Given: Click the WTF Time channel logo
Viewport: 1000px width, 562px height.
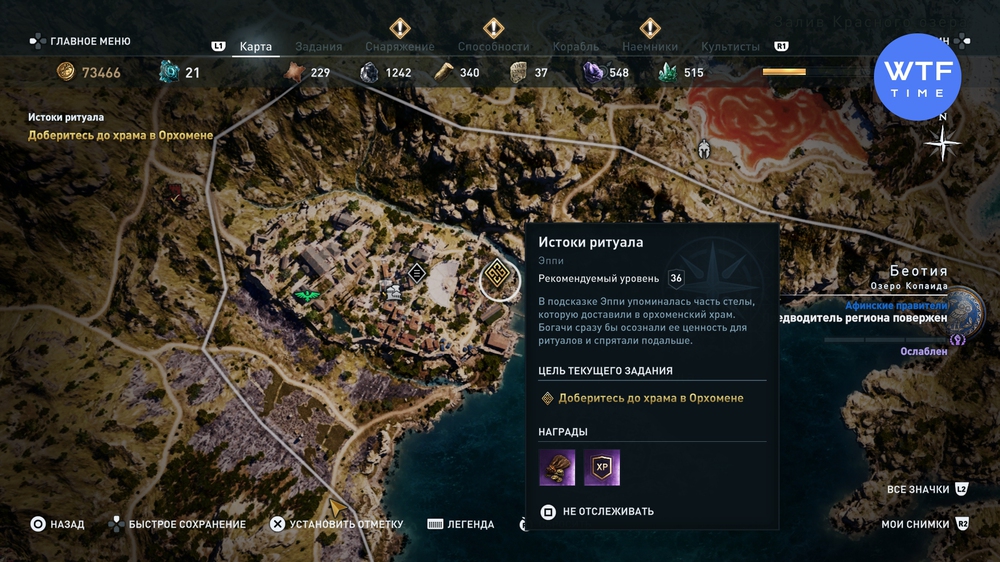Looking at the screenshot, I should pyautogui.click(x=917, y=77).
